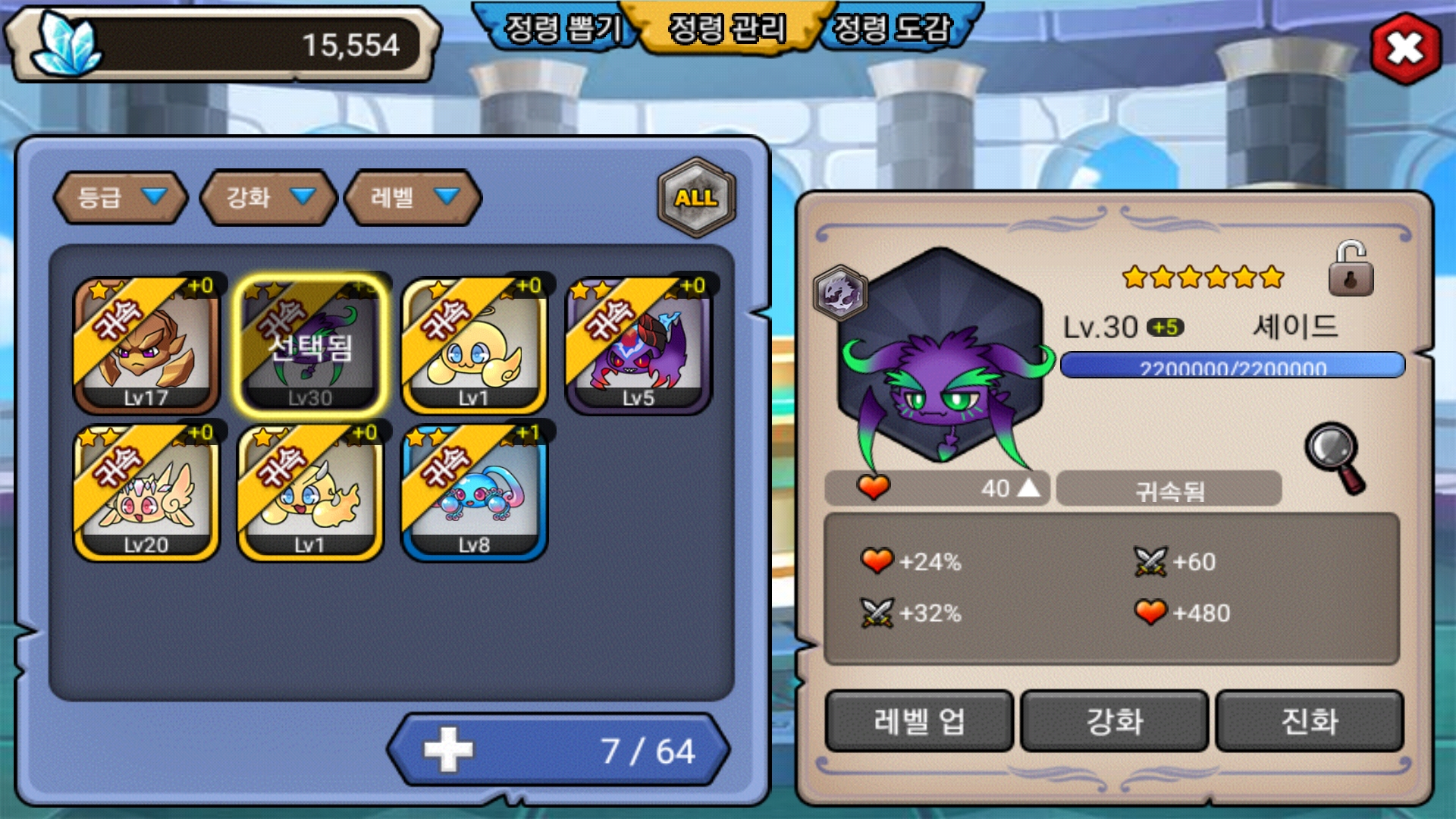Inspect spirit details with the magnifying glass

1335,457
